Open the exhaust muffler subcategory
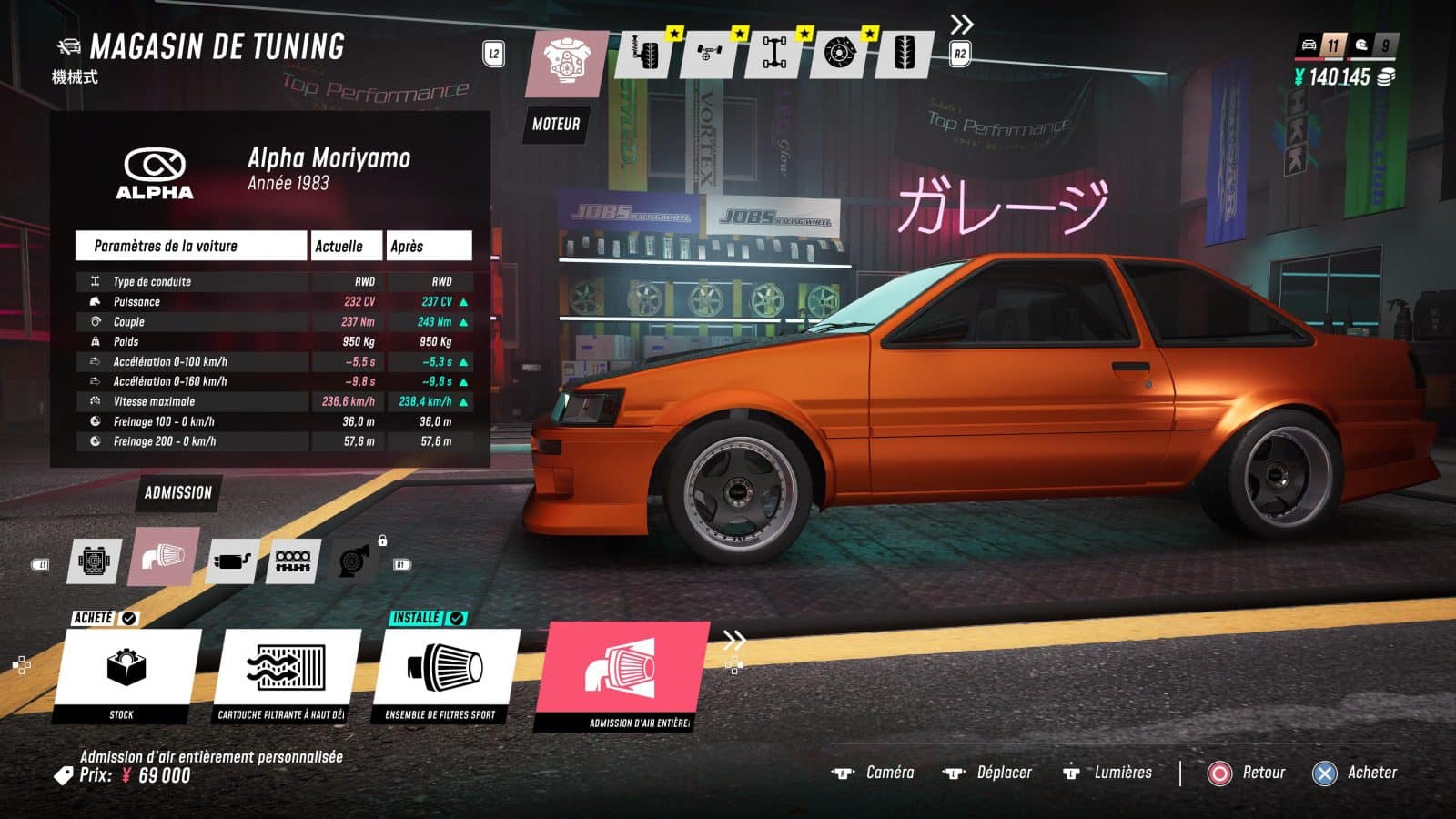Screen dimensions: 1456x819 232,561
